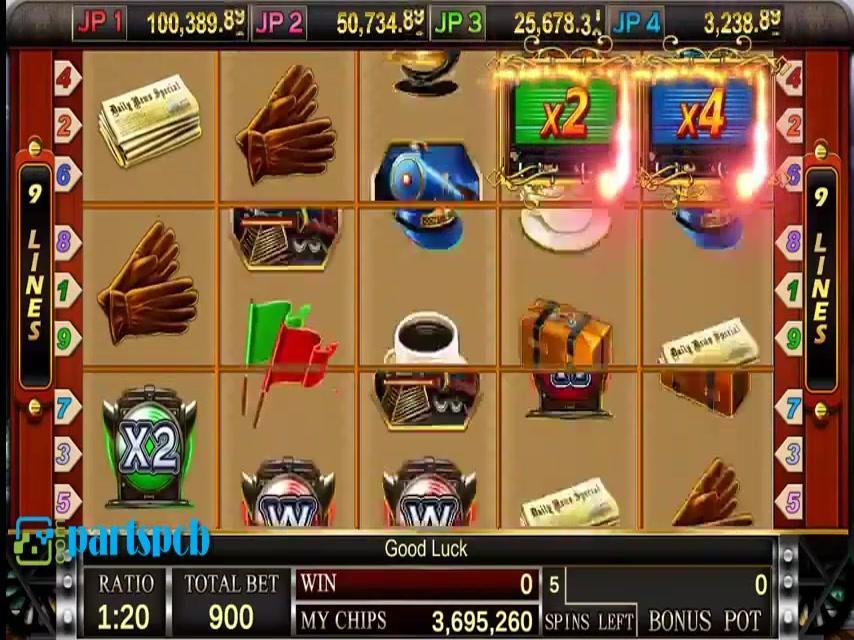Click the TOTAL BET 900 panel
The width and height of the screenshot is (854, 640).
pyautogui.click(x=231, y=601)
